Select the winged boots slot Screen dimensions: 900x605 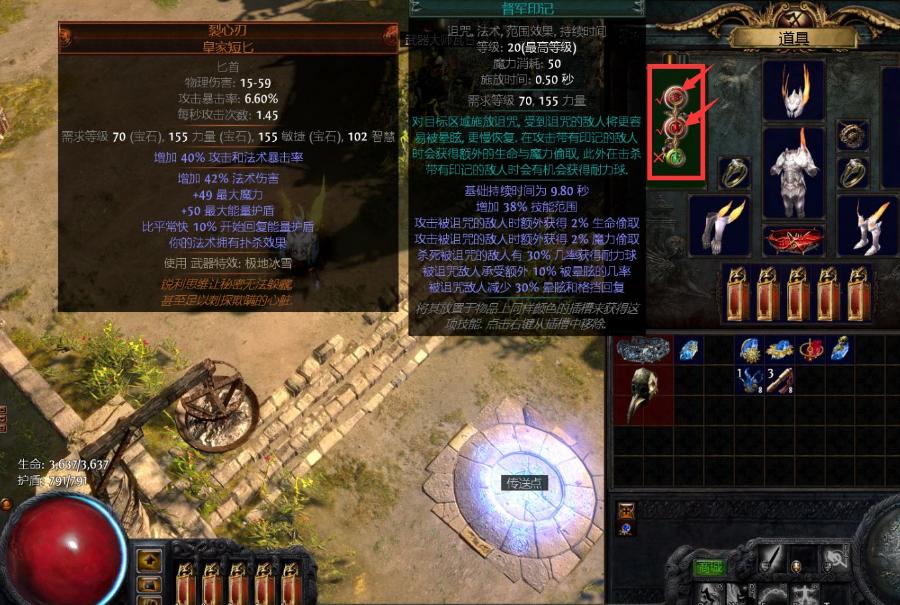click(x=866, y=226)
